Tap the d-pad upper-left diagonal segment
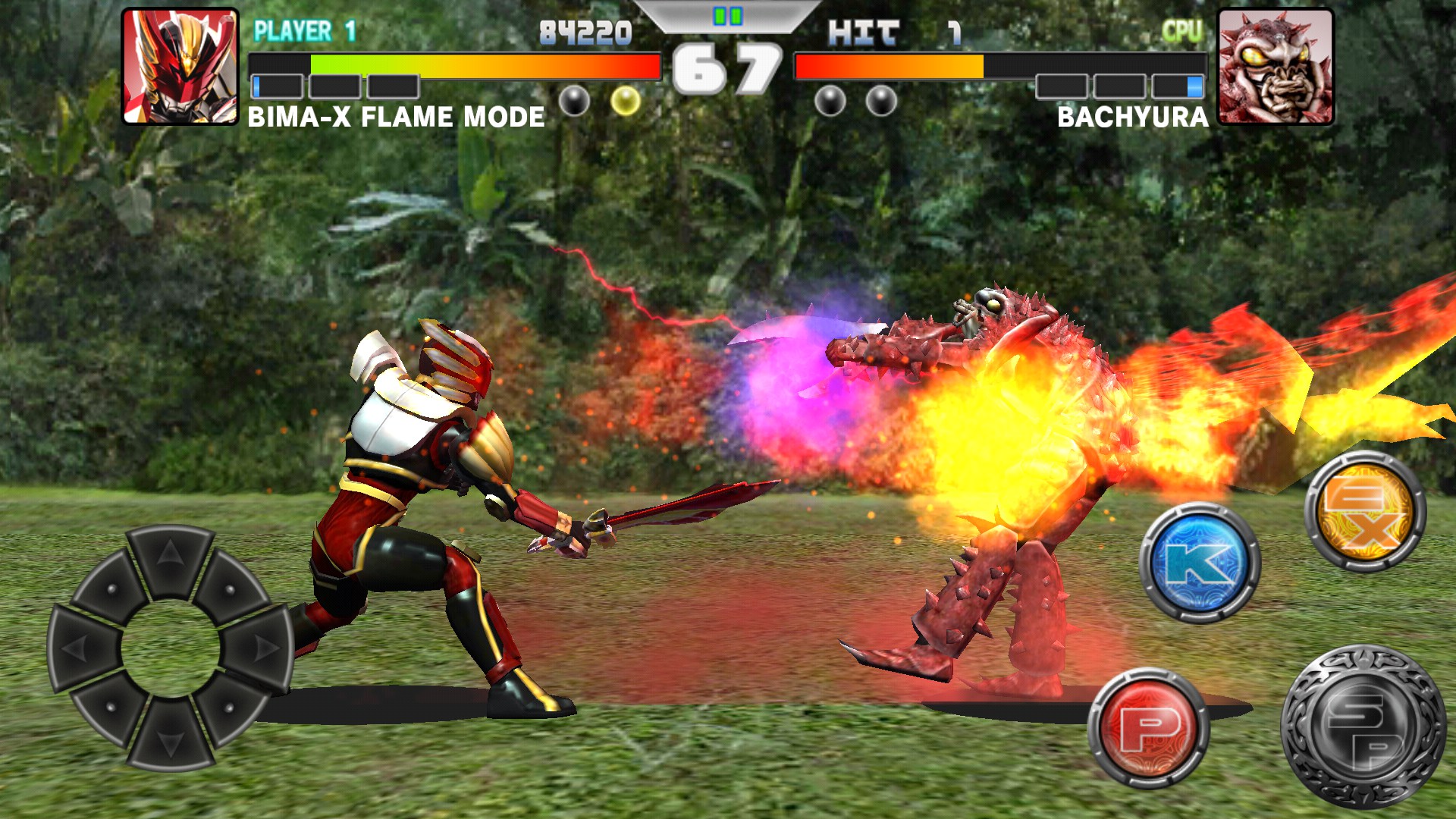The height and width of the screenshot is (819, 1456). (x=111, y=588)
